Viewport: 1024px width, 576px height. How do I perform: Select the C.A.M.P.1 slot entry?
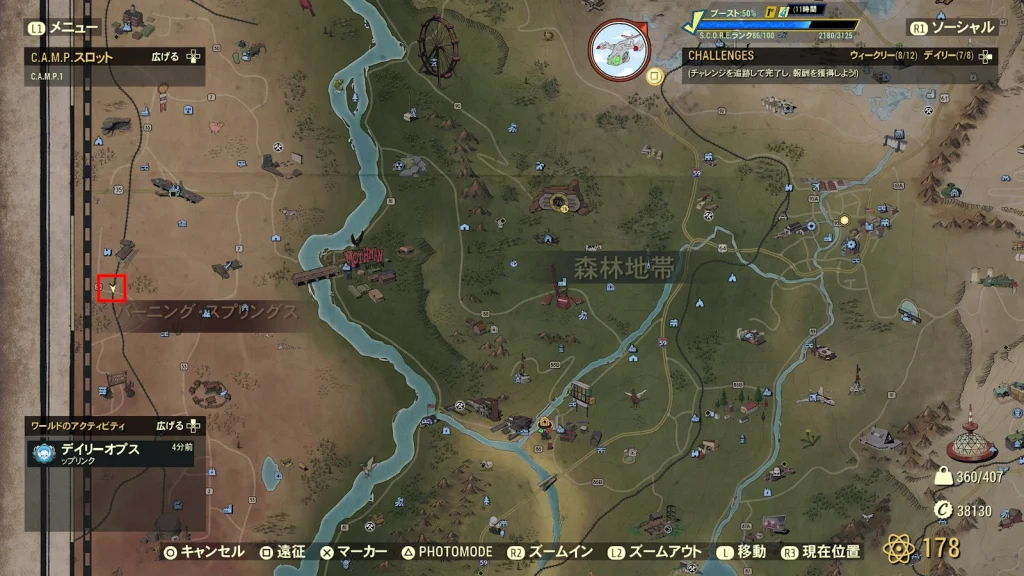pos(46,76)
